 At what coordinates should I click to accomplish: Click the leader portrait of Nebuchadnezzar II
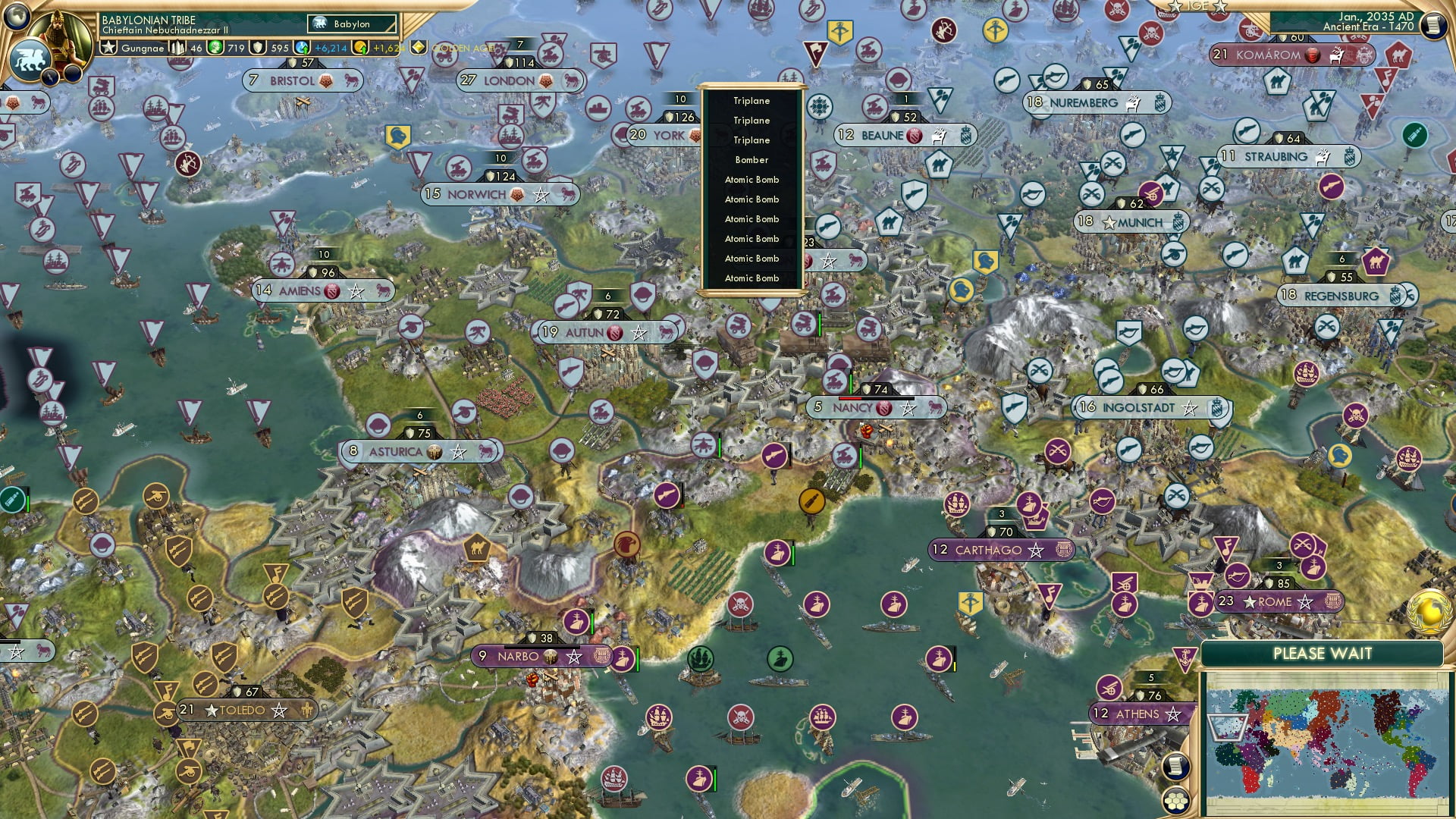click(x=59, y=34)
